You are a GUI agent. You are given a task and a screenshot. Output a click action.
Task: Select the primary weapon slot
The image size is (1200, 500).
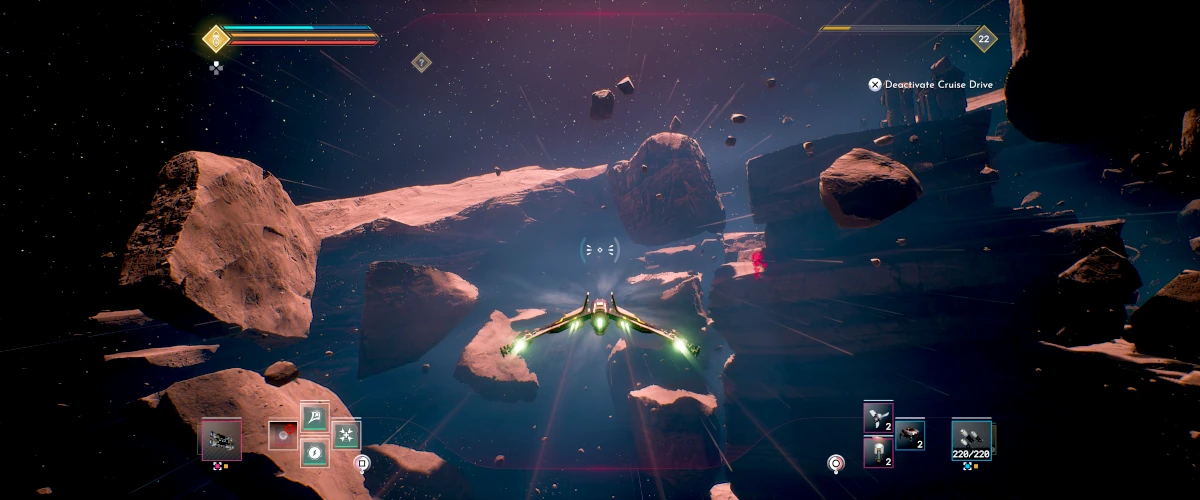pos(221,440)
